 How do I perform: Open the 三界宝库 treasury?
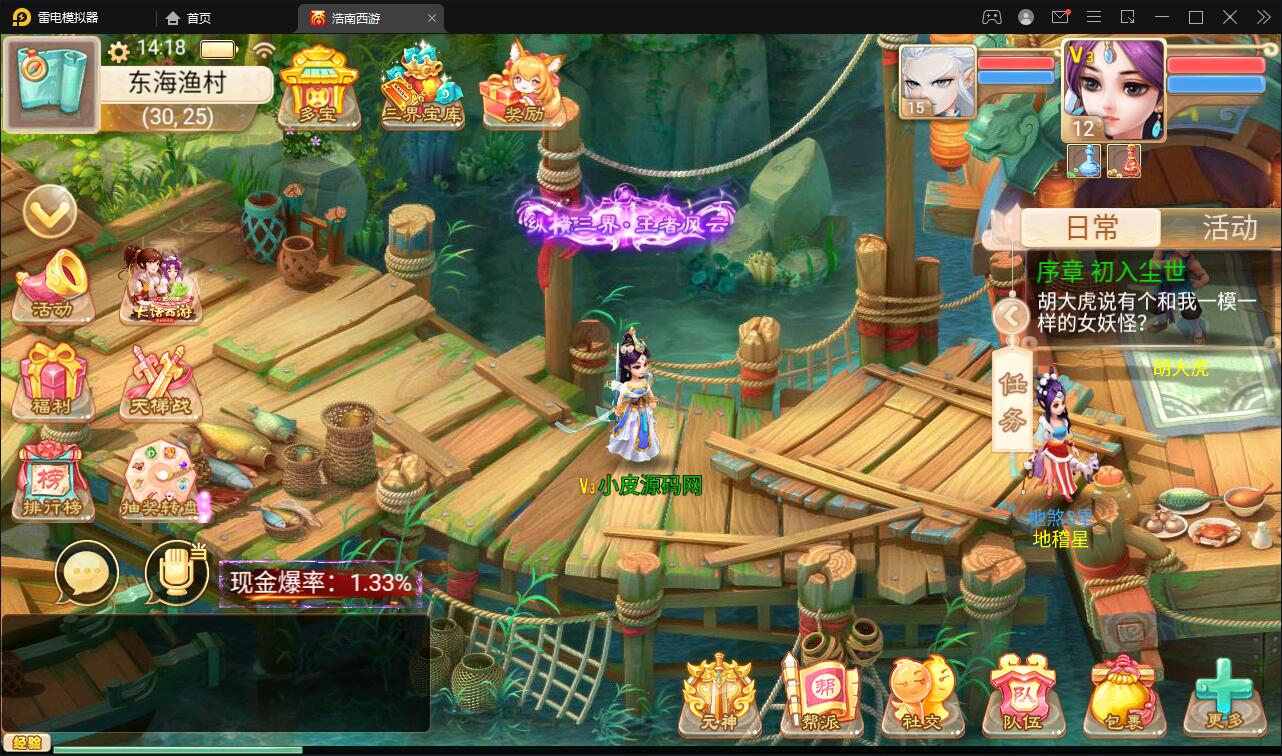point(422,85)
